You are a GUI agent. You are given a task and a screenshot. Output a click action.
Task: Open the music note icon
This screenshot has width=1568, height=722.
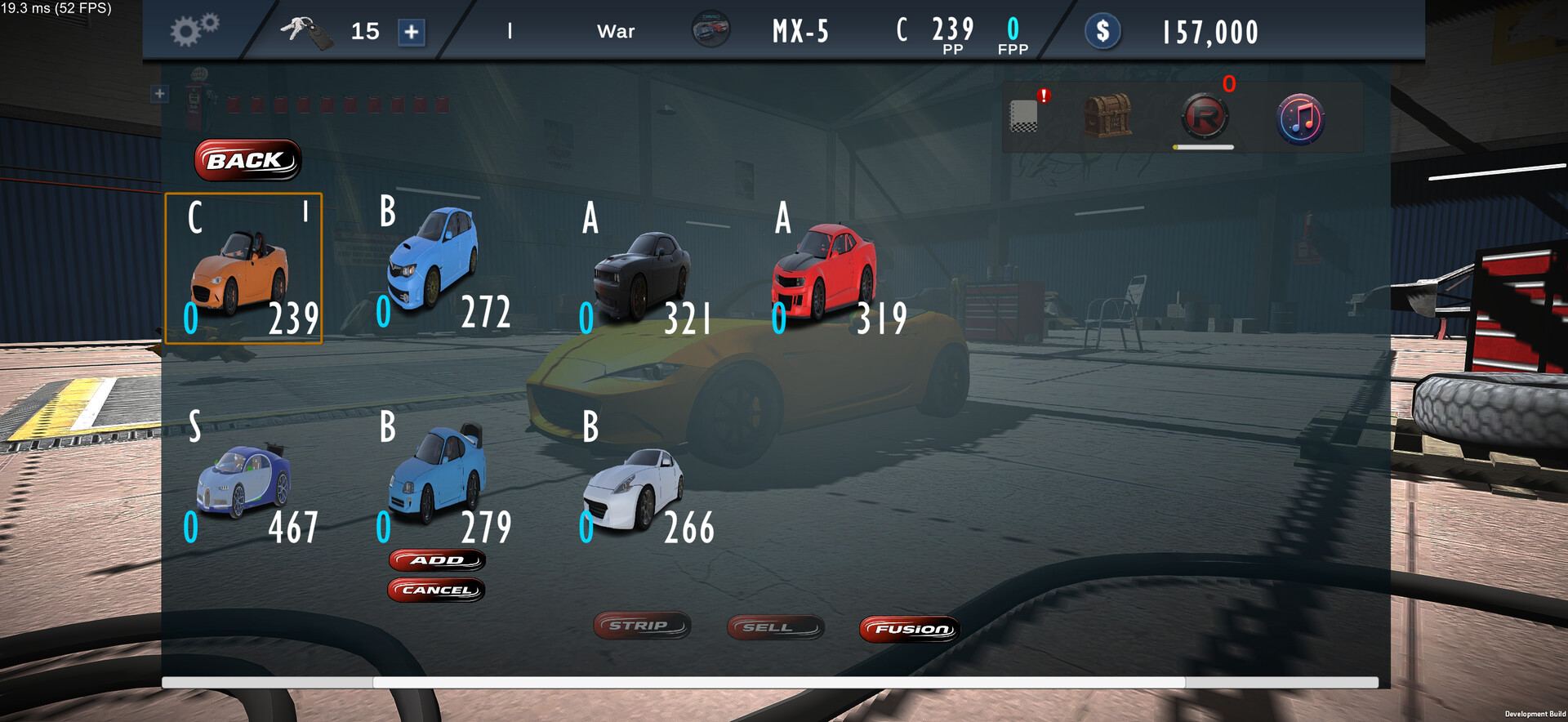tap(1300, 119)
